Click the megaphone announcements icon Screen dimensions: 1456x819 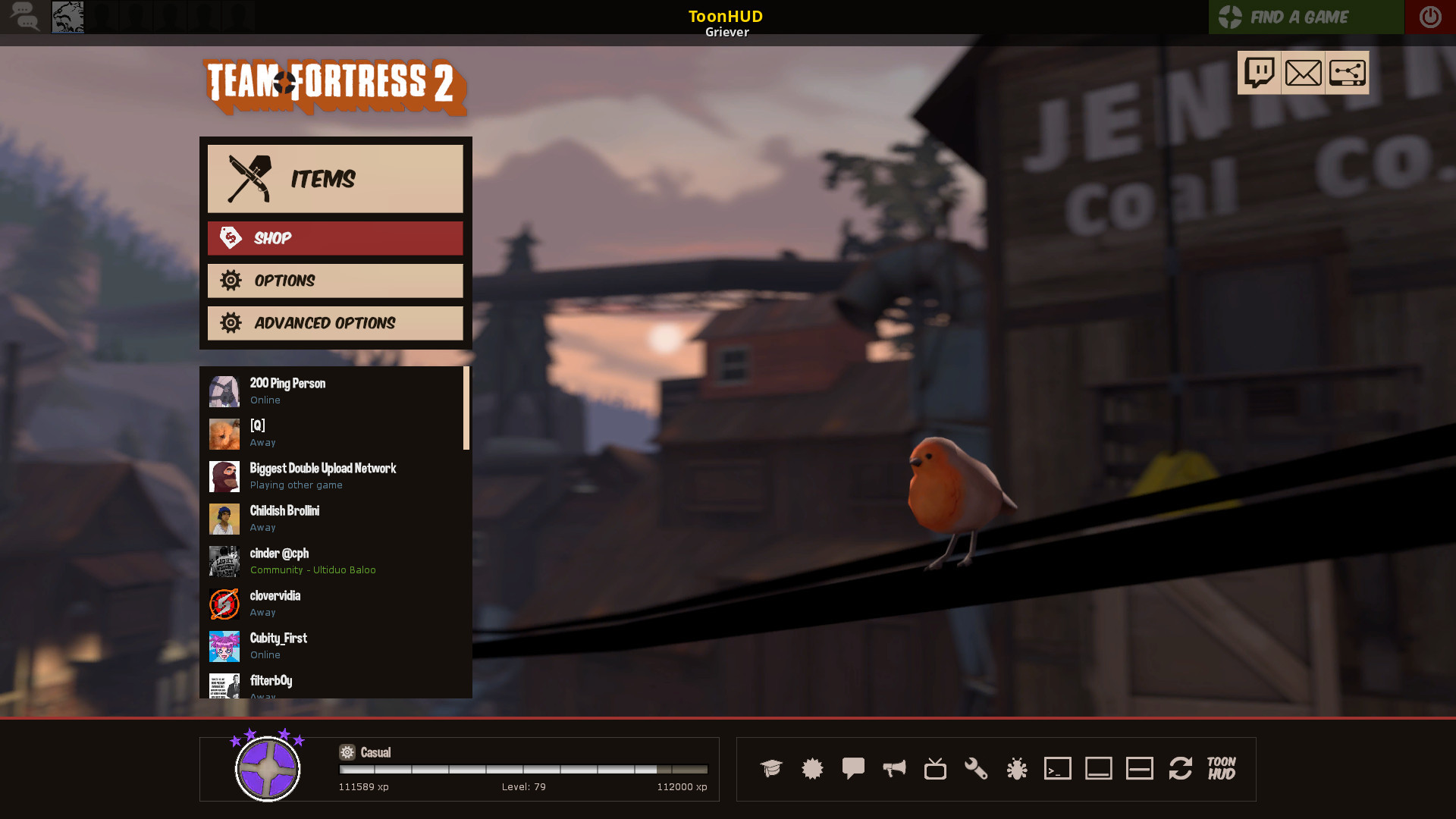[894, 768]
